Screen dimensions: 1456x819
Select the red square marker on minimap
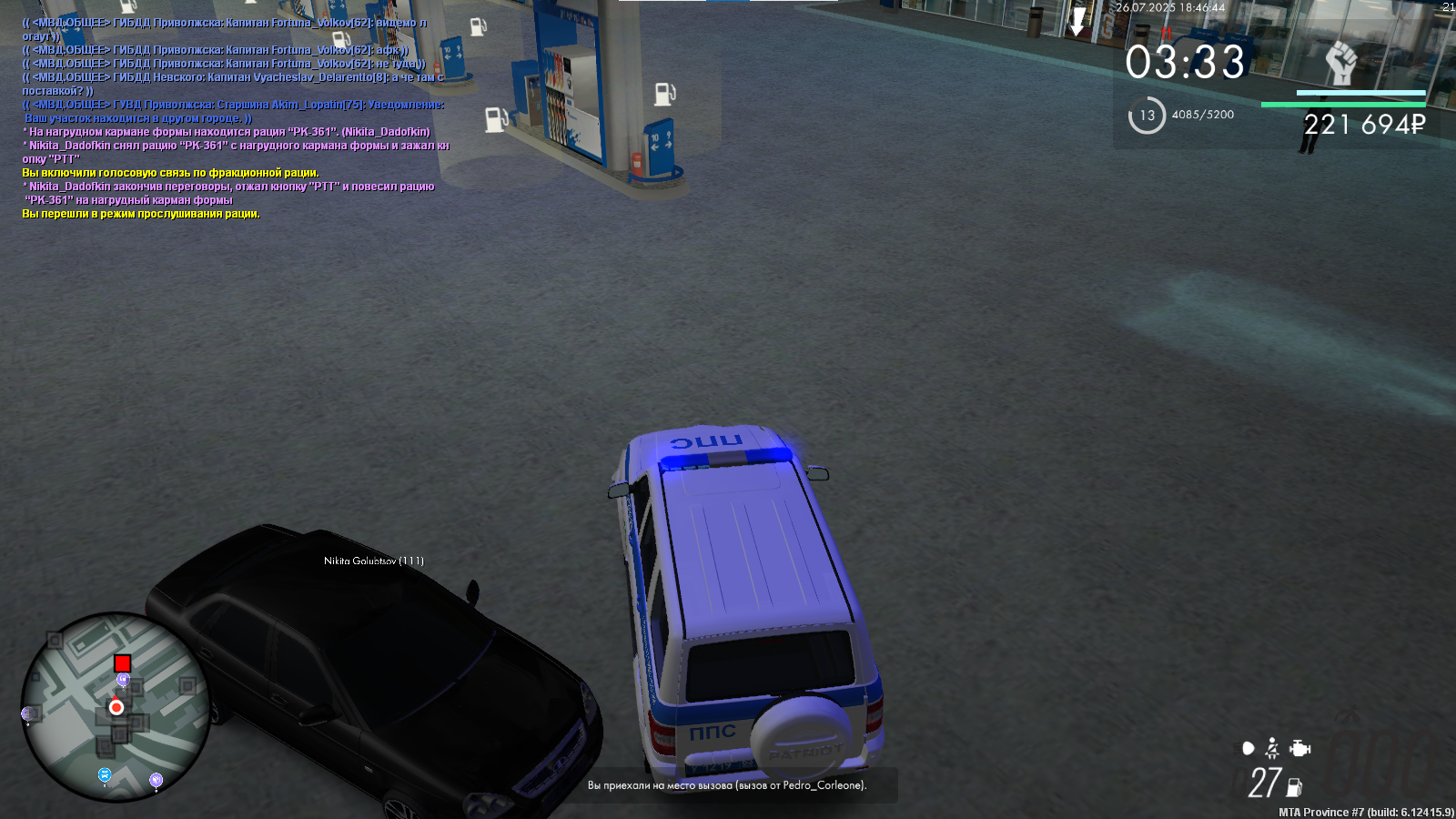coord(123,663)
